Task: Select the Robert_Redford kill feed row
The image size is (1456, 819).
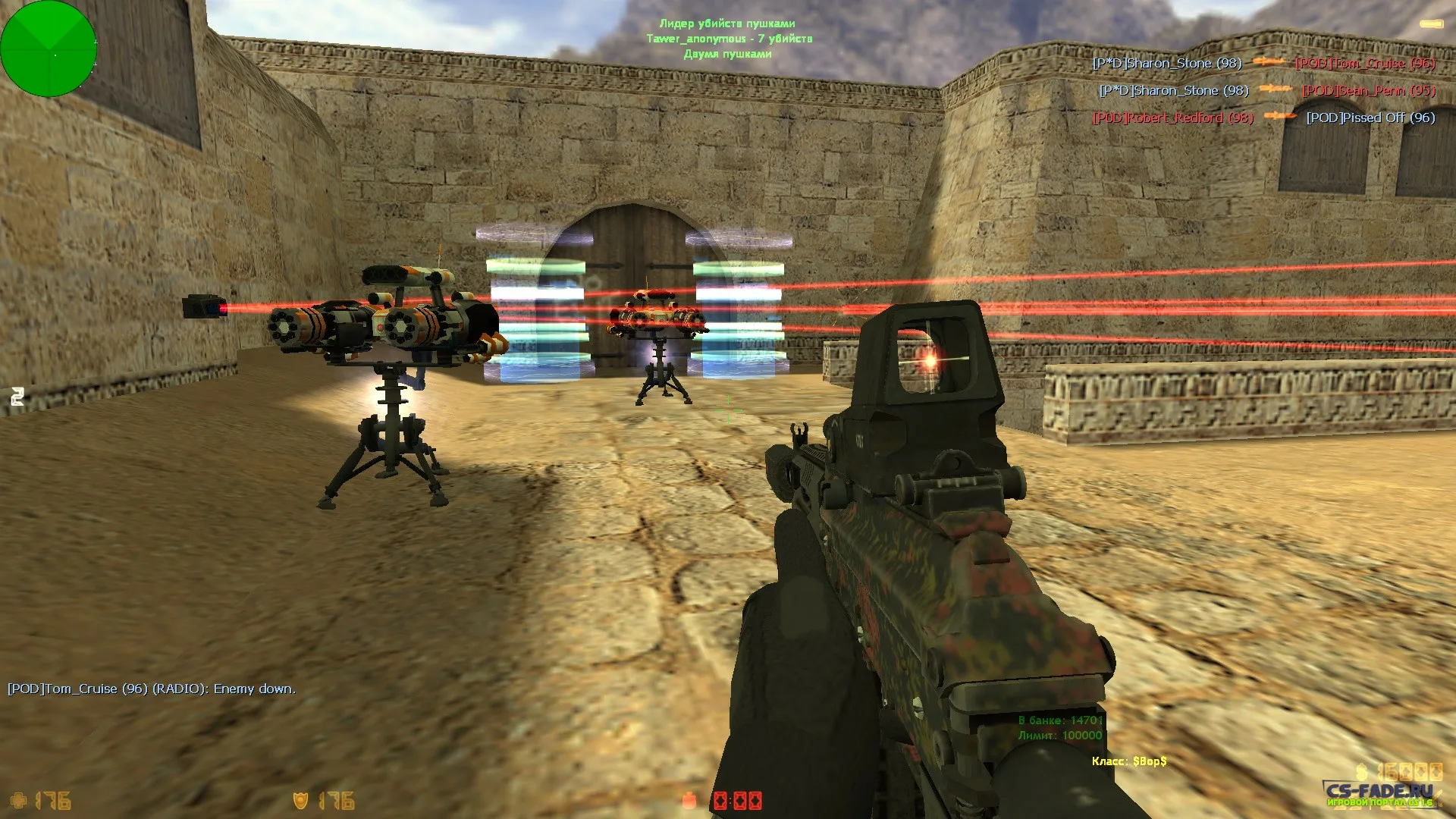Action: tap(1263, 118)
